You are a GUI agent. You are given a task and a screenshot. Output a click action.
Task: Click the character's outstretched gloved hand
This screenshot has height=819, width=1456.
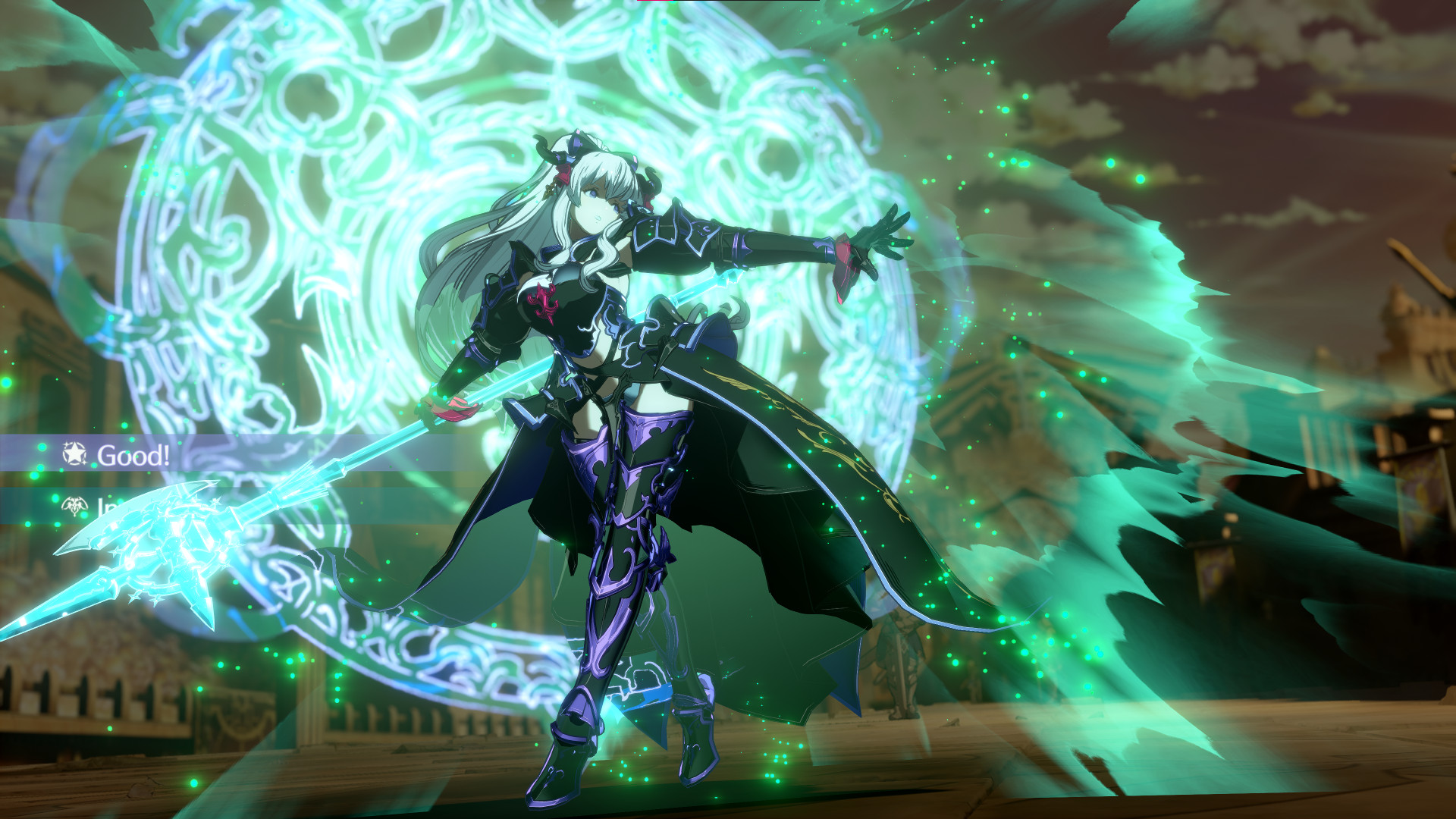(872, 235)
